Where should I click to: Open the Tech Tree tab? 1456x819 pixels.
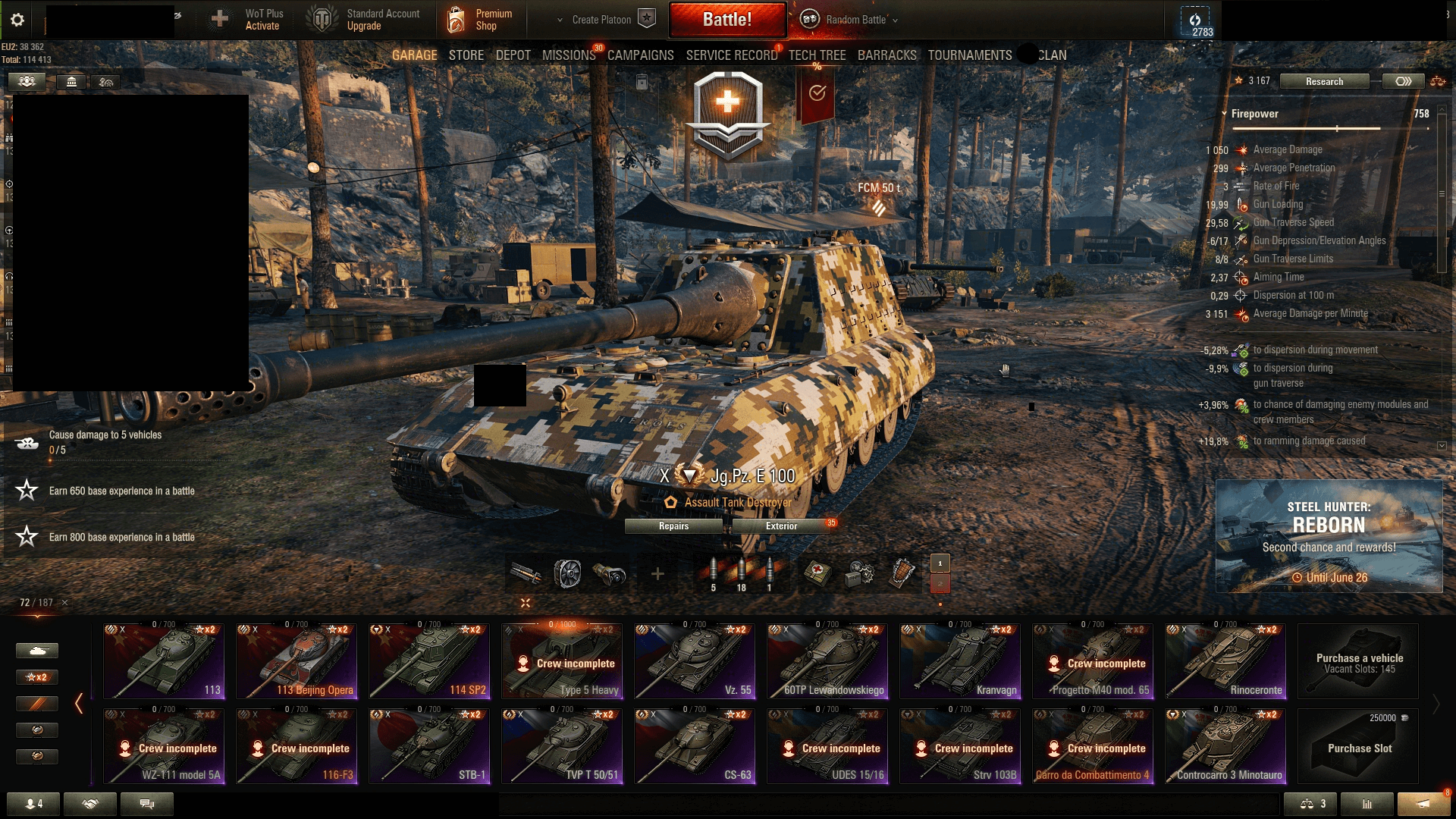(x=817, y=55)
